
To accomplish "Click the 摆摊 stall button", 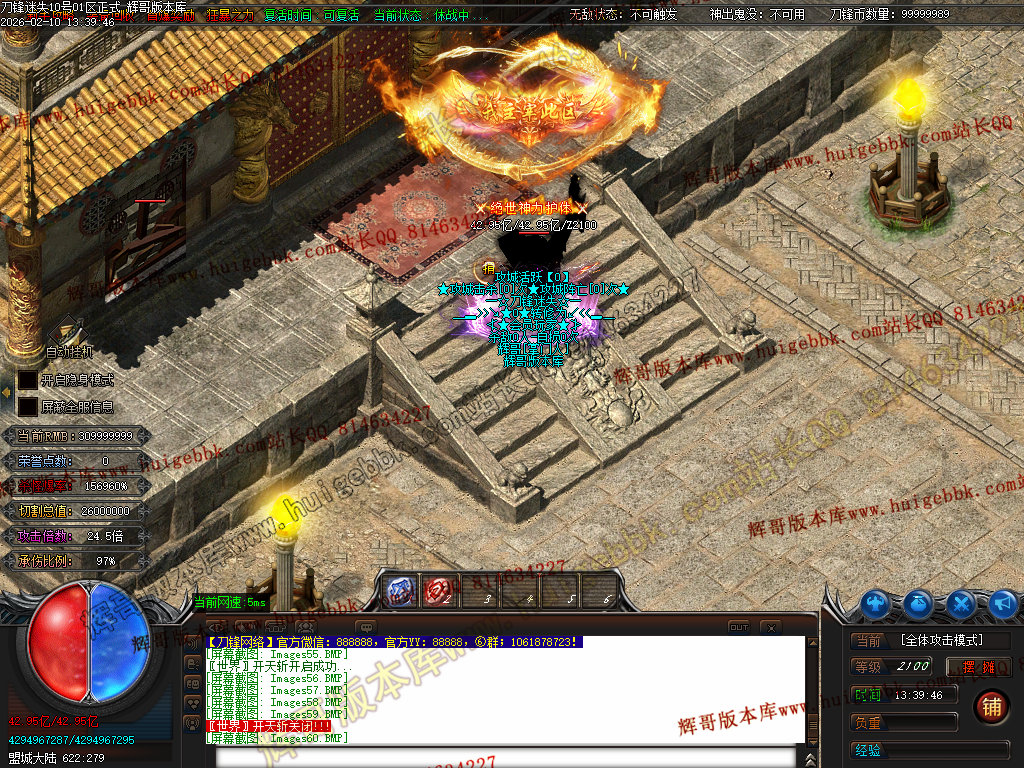I will coord(979,667).
